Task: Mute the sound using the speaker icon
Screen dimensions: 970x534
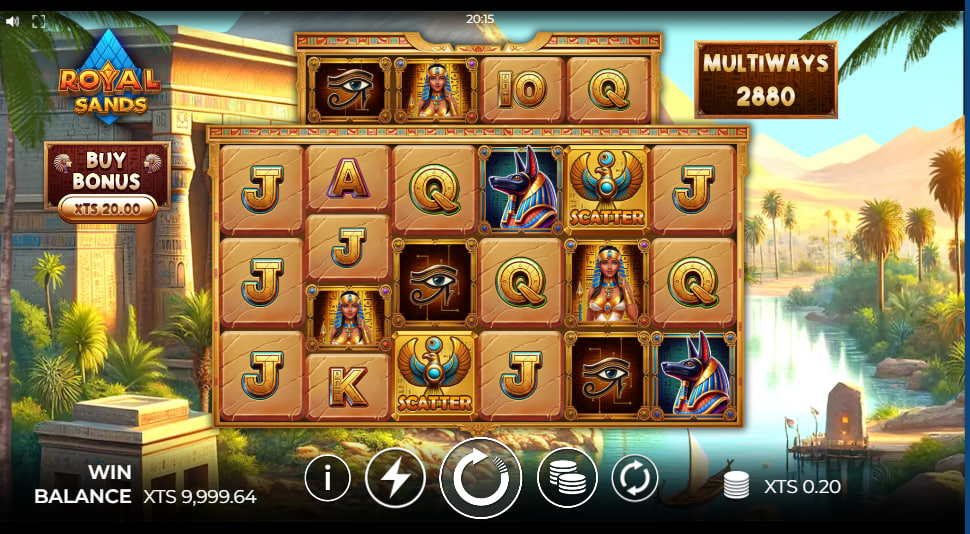Action: (13, 20)
